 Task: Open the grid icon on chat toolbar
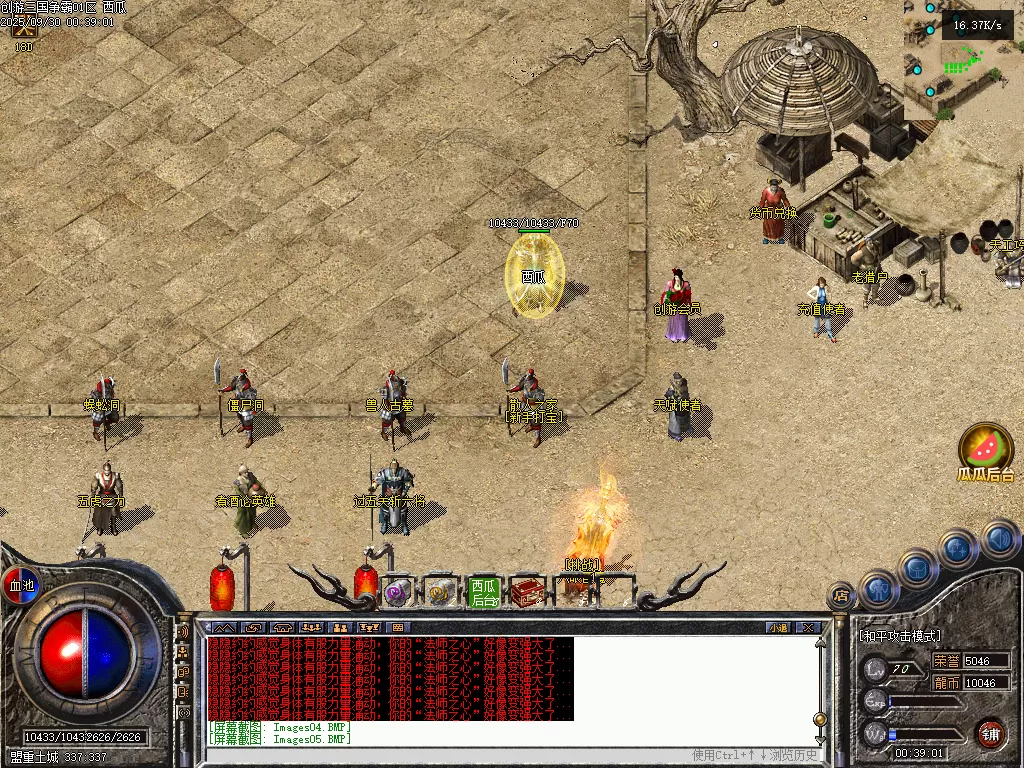397,628
